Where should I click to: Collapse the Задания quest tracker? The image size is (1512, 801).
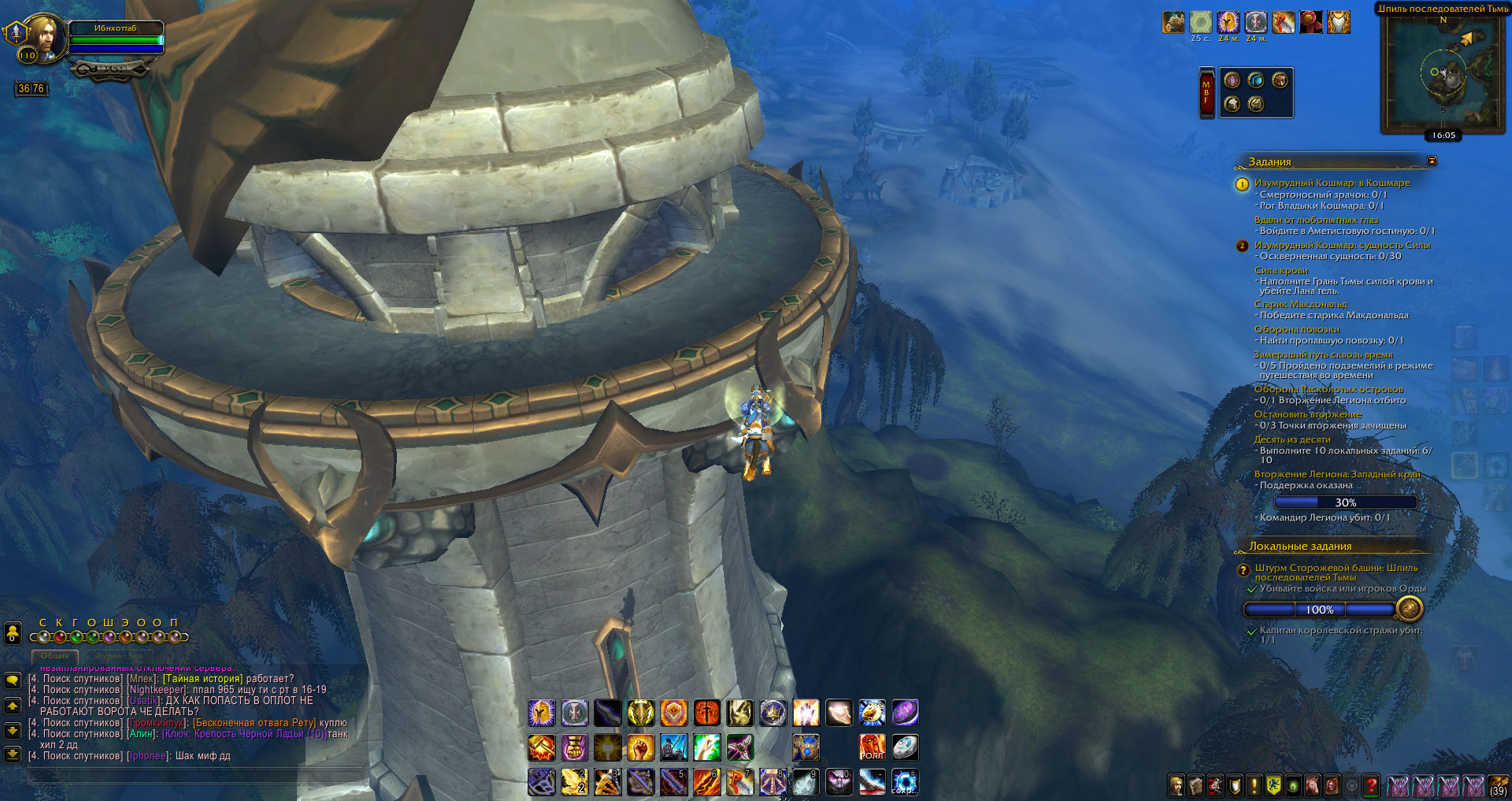(x=1432, y=161)
